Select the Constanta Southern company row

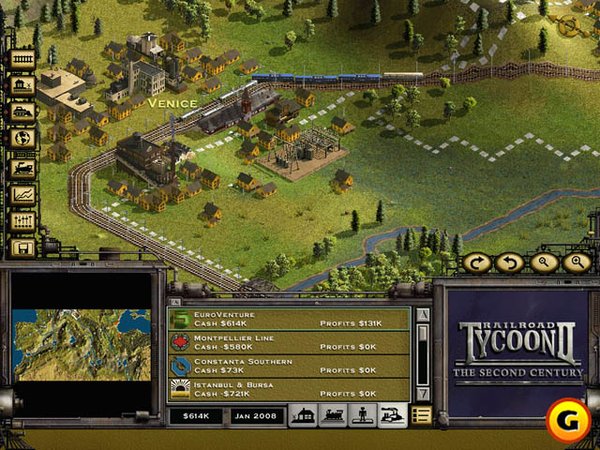click(x=288, y=366)
